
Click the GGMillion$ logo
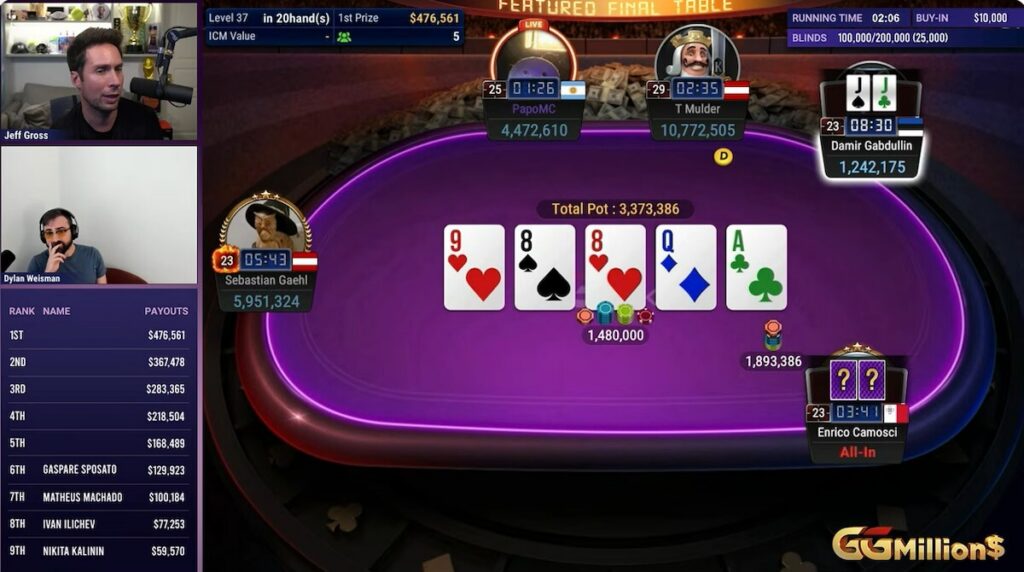917,545
